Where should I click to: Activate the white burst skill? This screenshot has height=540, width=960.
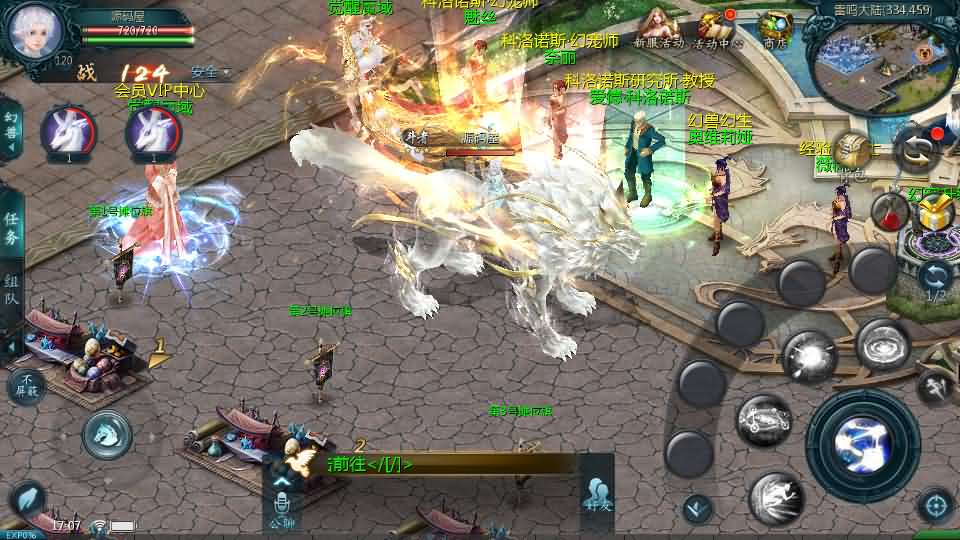click(x=809, y=356)
